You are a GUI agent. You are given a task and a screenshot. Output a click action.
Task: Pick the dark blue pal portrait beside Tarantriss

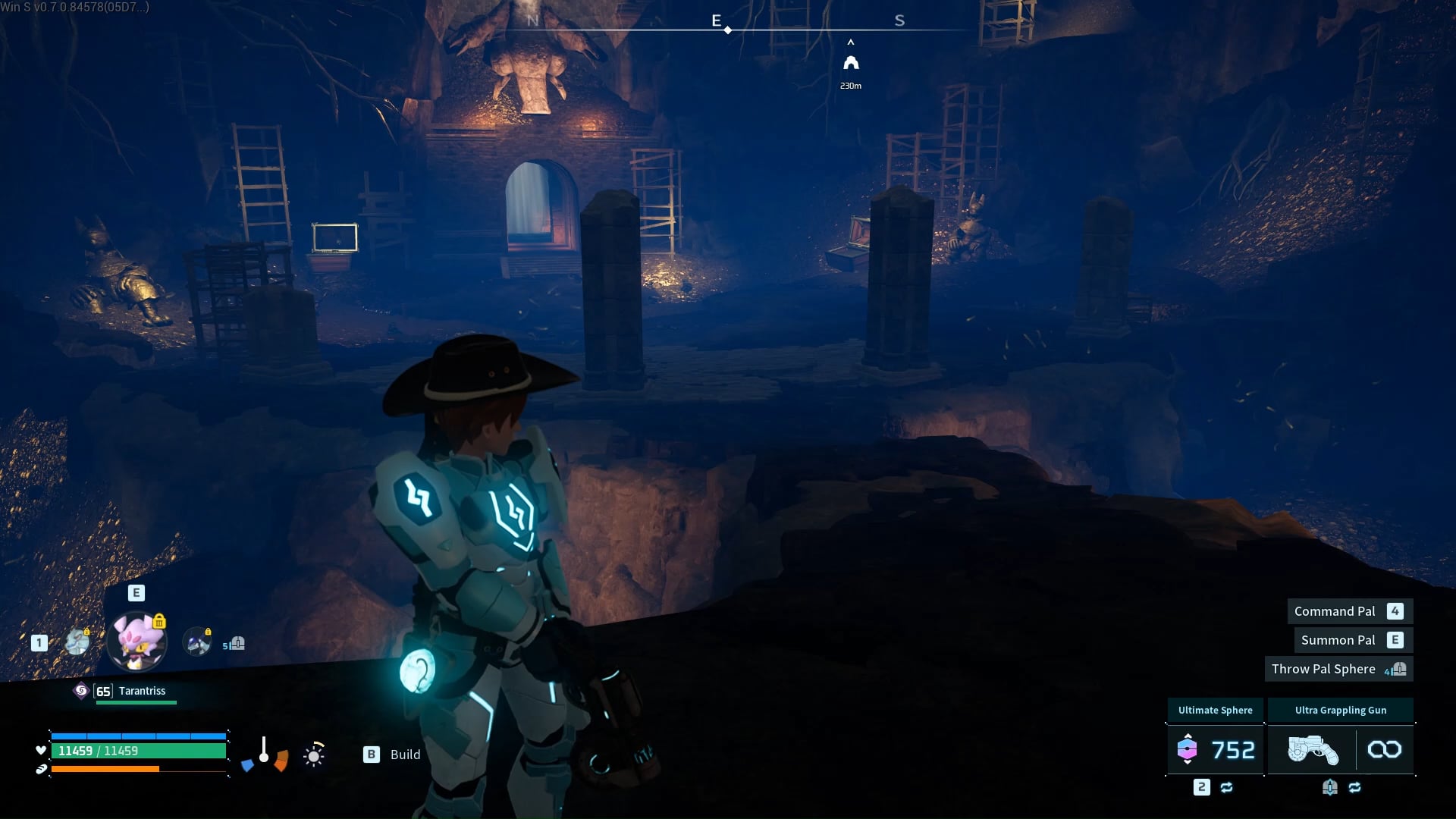pos(198,643)
